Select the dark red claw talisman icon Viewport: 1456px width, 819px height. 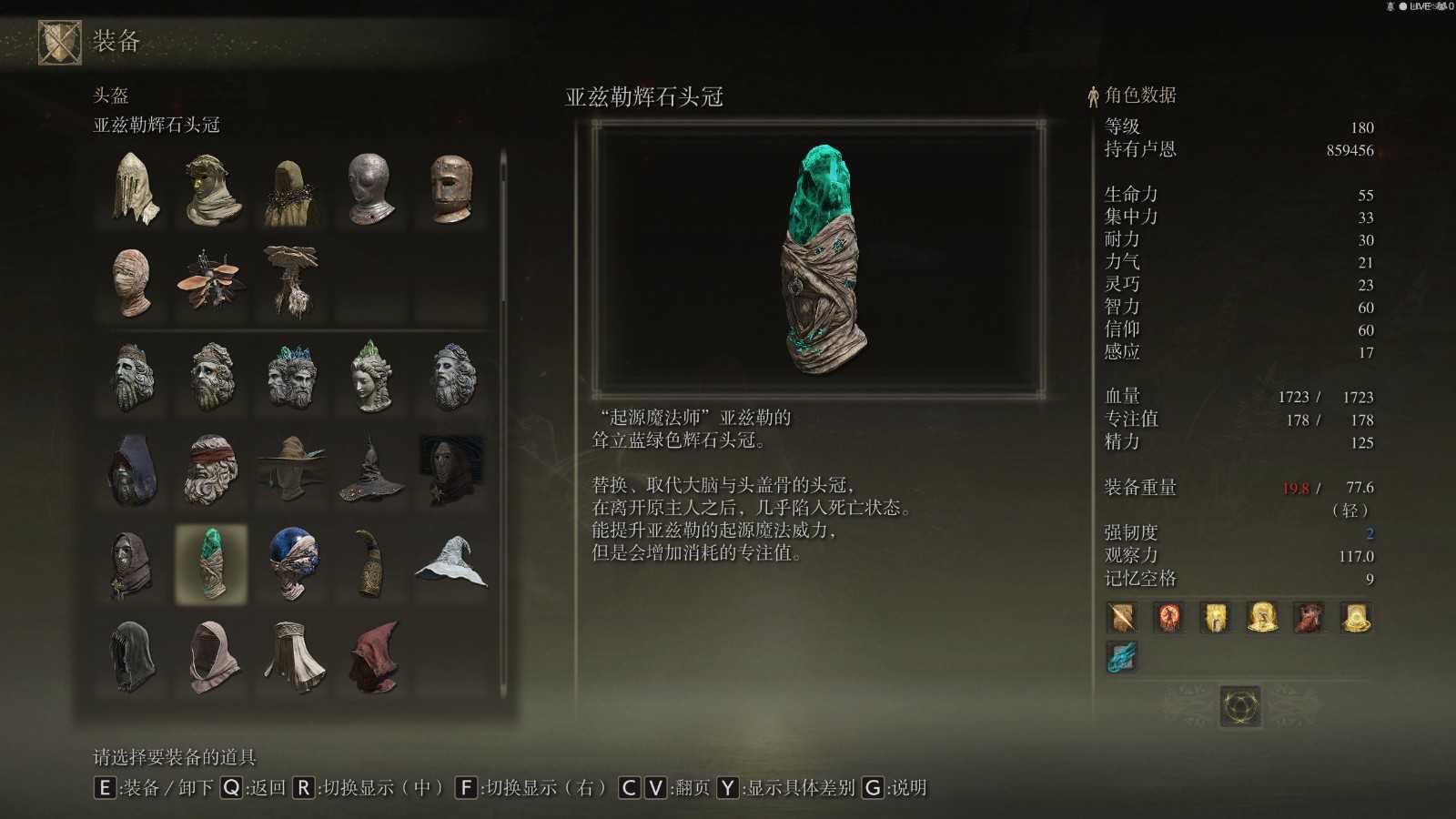point(1310,619)
